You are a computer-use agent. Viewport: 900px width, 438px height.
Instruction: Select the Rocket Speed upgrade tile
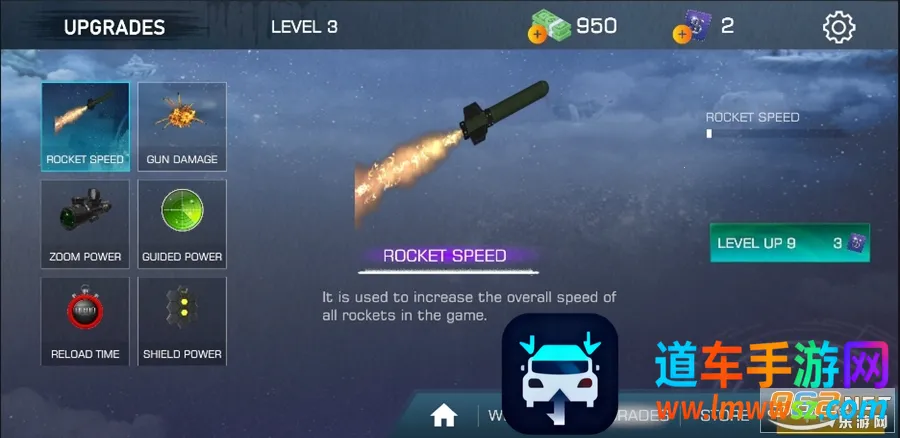85,126
